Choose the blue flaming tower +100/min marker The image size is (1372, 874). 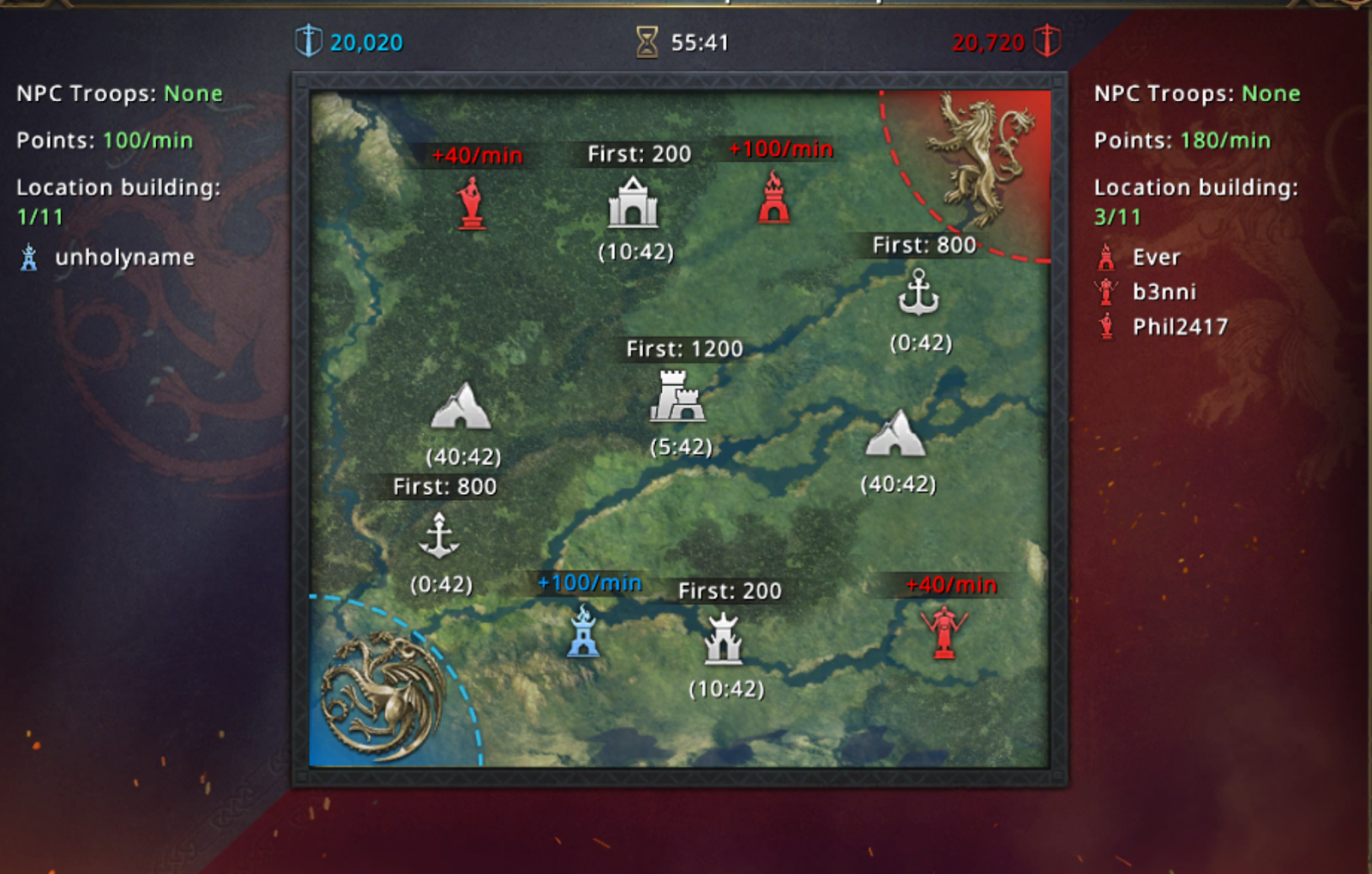[x=583, y=631]
